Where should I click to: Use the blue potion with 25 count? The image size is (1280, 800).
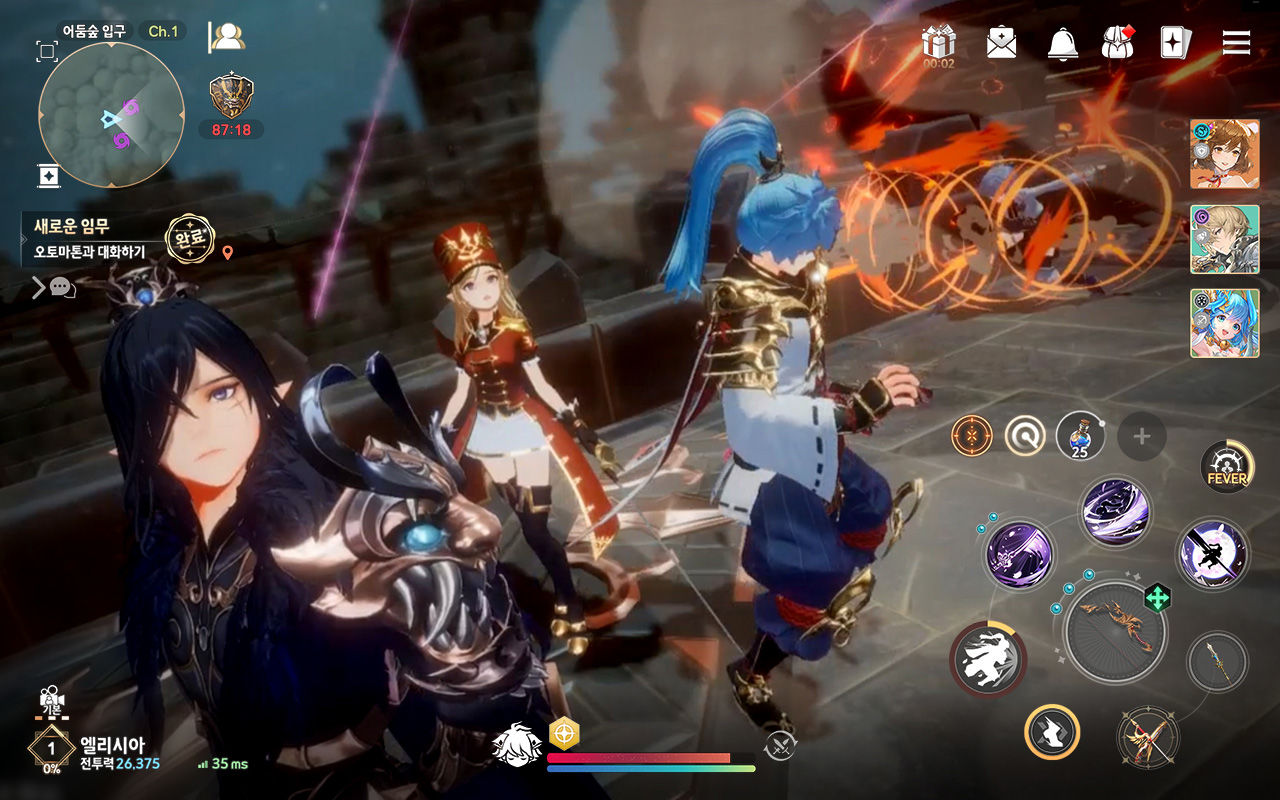pyautogui.click(x=1080, y=435)
